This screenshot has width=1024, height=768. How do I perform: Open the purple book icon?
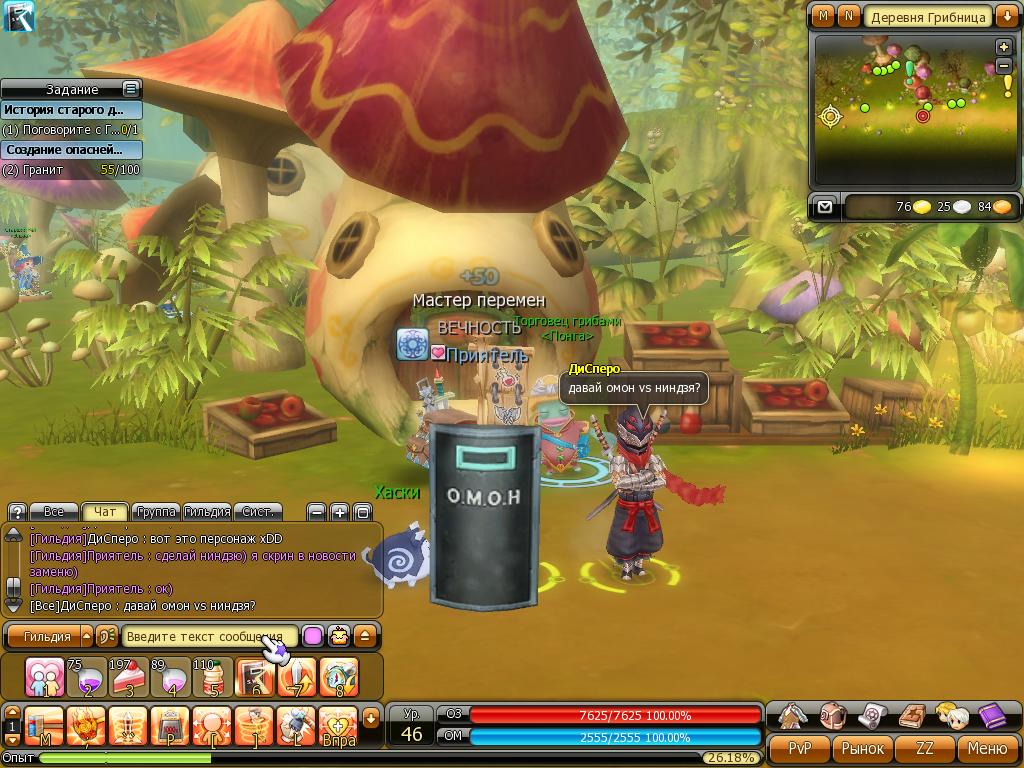(x=991, y=716)
